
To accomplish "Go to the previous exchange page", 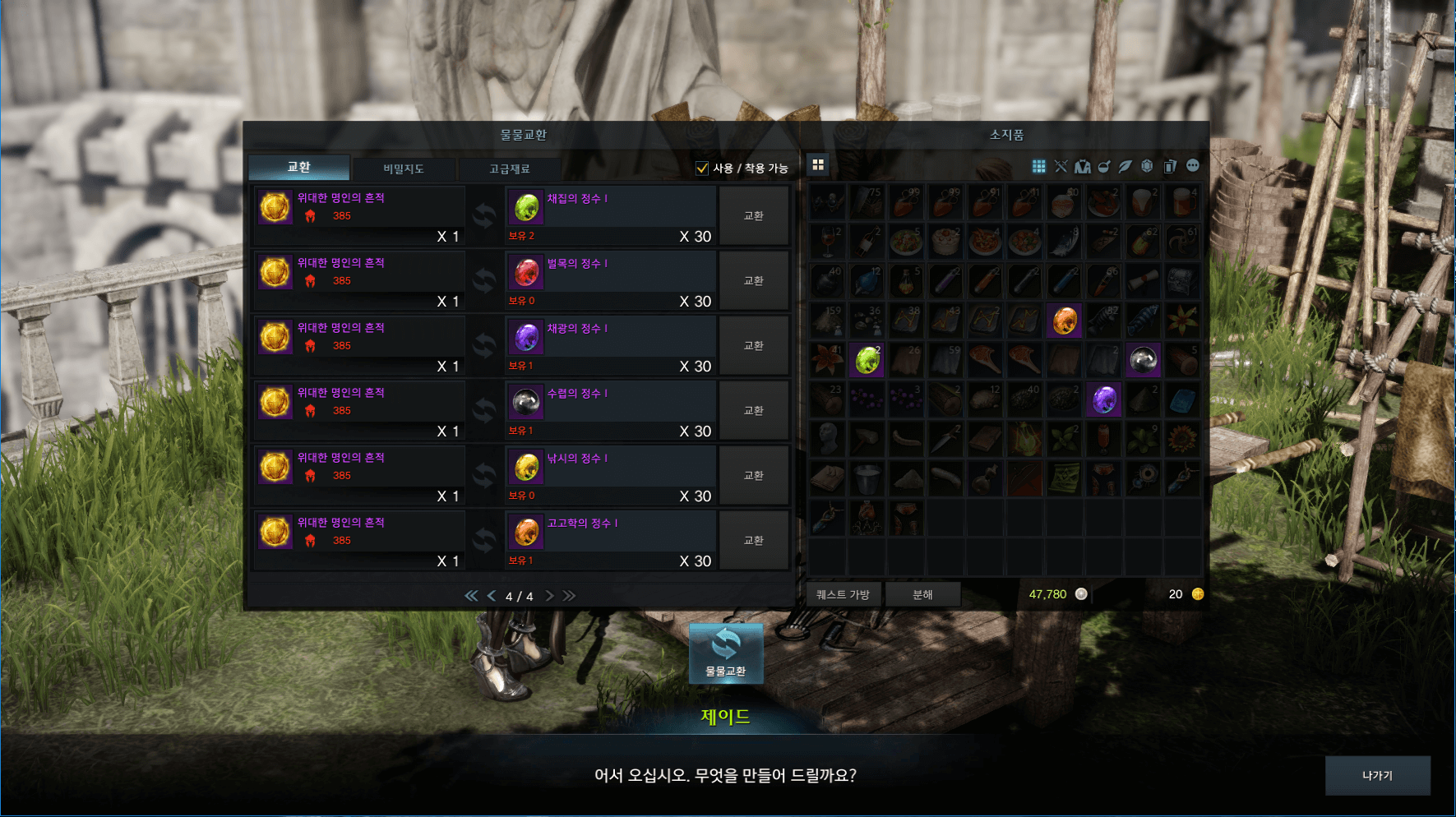I will coord(491,596).
